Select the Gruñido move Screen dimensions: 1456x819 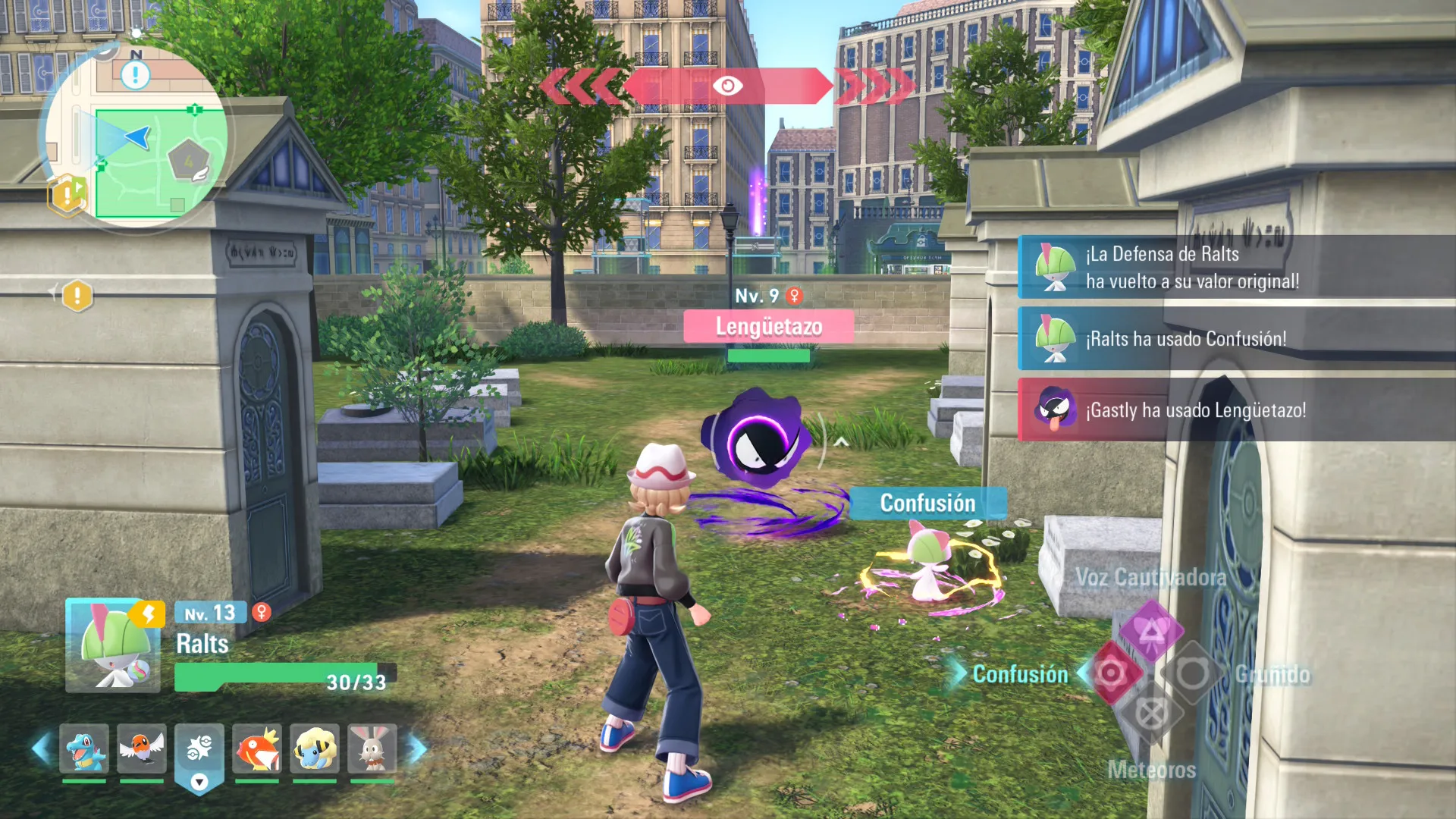click(x=1192, y=673)
